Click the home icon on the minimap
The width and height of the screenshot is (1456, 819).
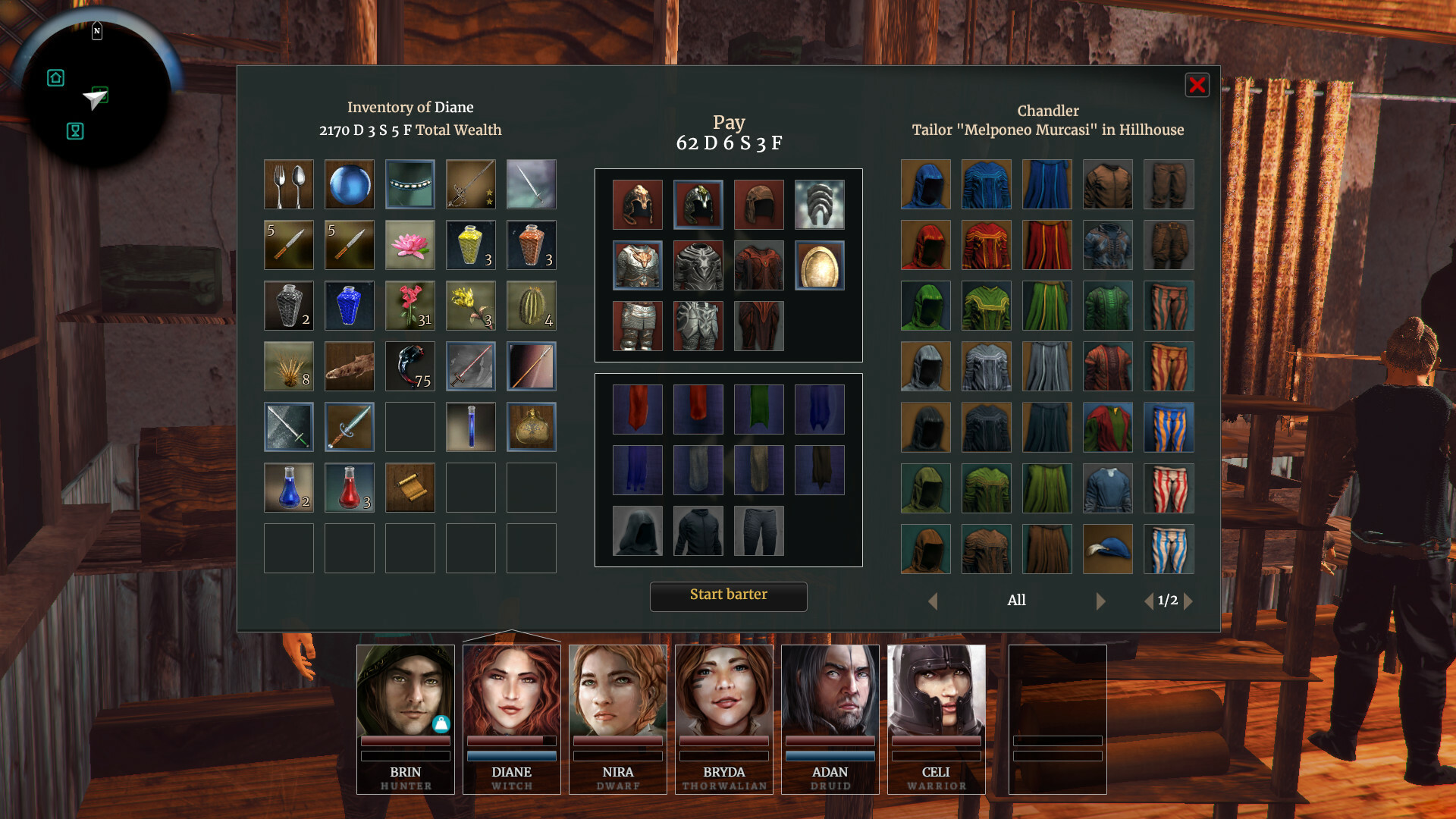[55, 78]
